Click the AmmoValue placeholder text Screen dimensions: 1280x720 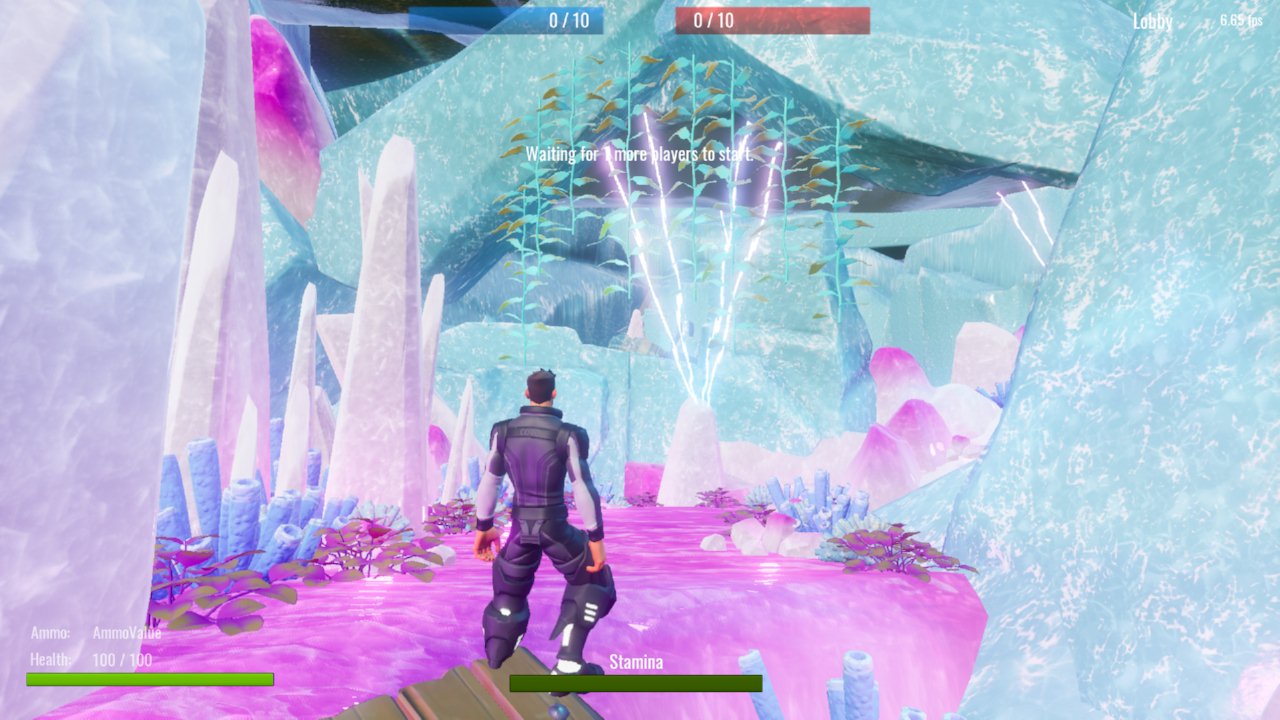tap(125, 632)
